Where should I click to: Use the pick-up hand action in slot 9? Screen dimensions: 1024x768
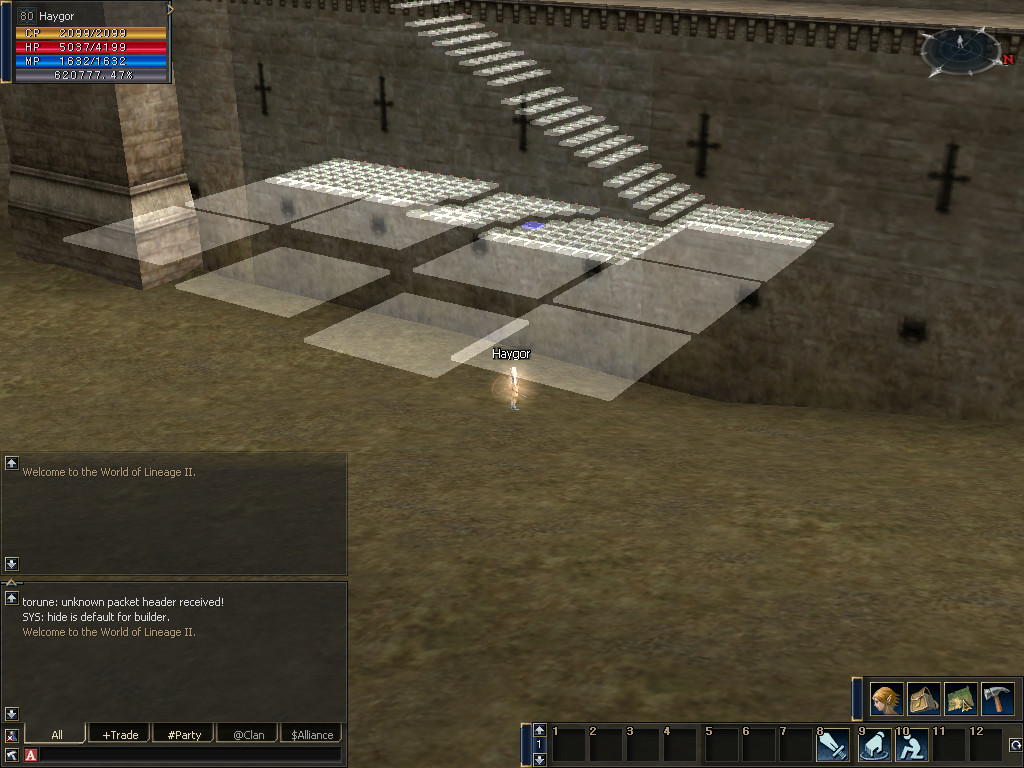(x=875, y=745)
